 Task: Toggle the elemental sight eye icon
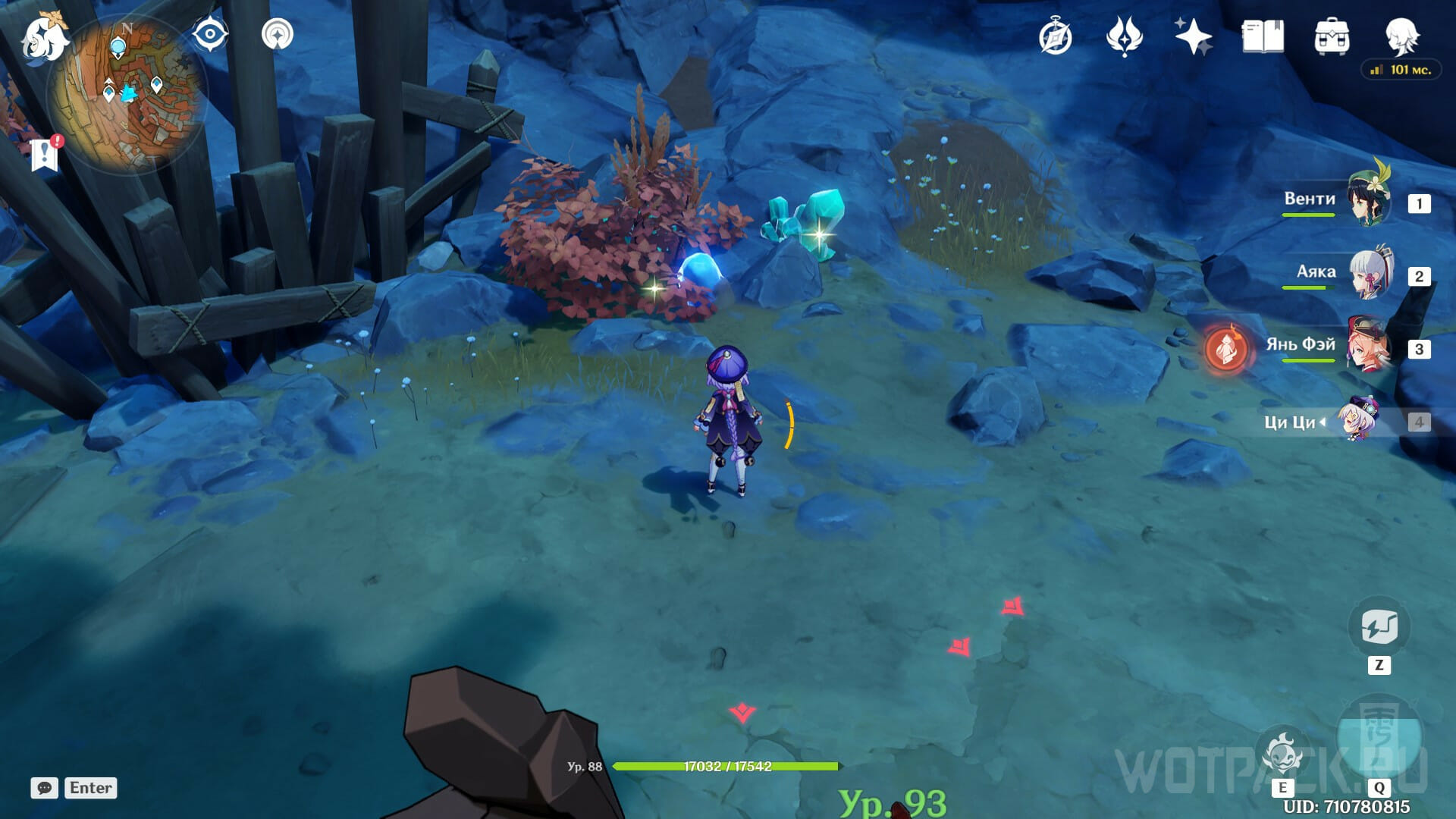210,35
